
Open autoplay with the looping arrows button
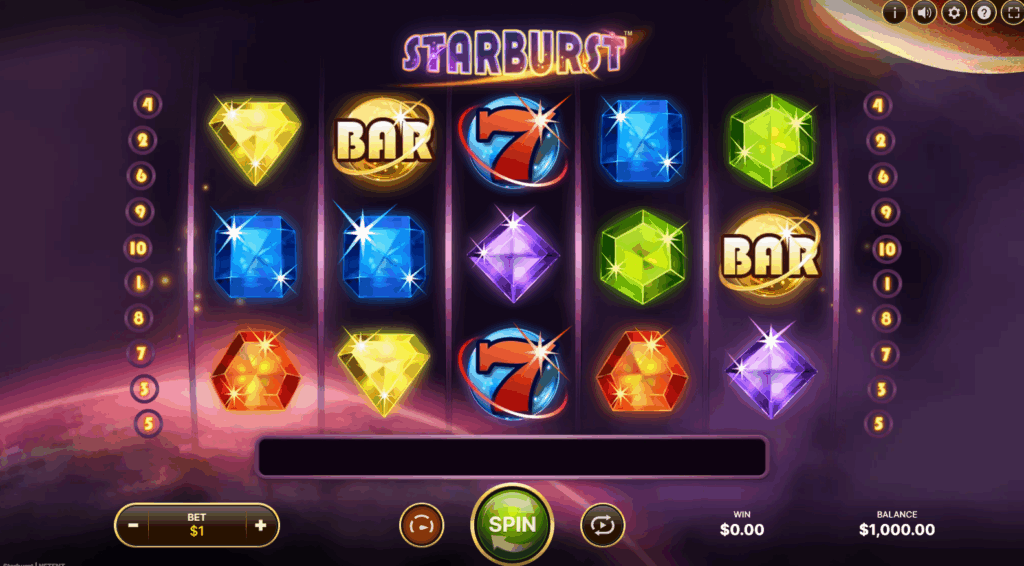pyautogui.click(x=602, y=524)
